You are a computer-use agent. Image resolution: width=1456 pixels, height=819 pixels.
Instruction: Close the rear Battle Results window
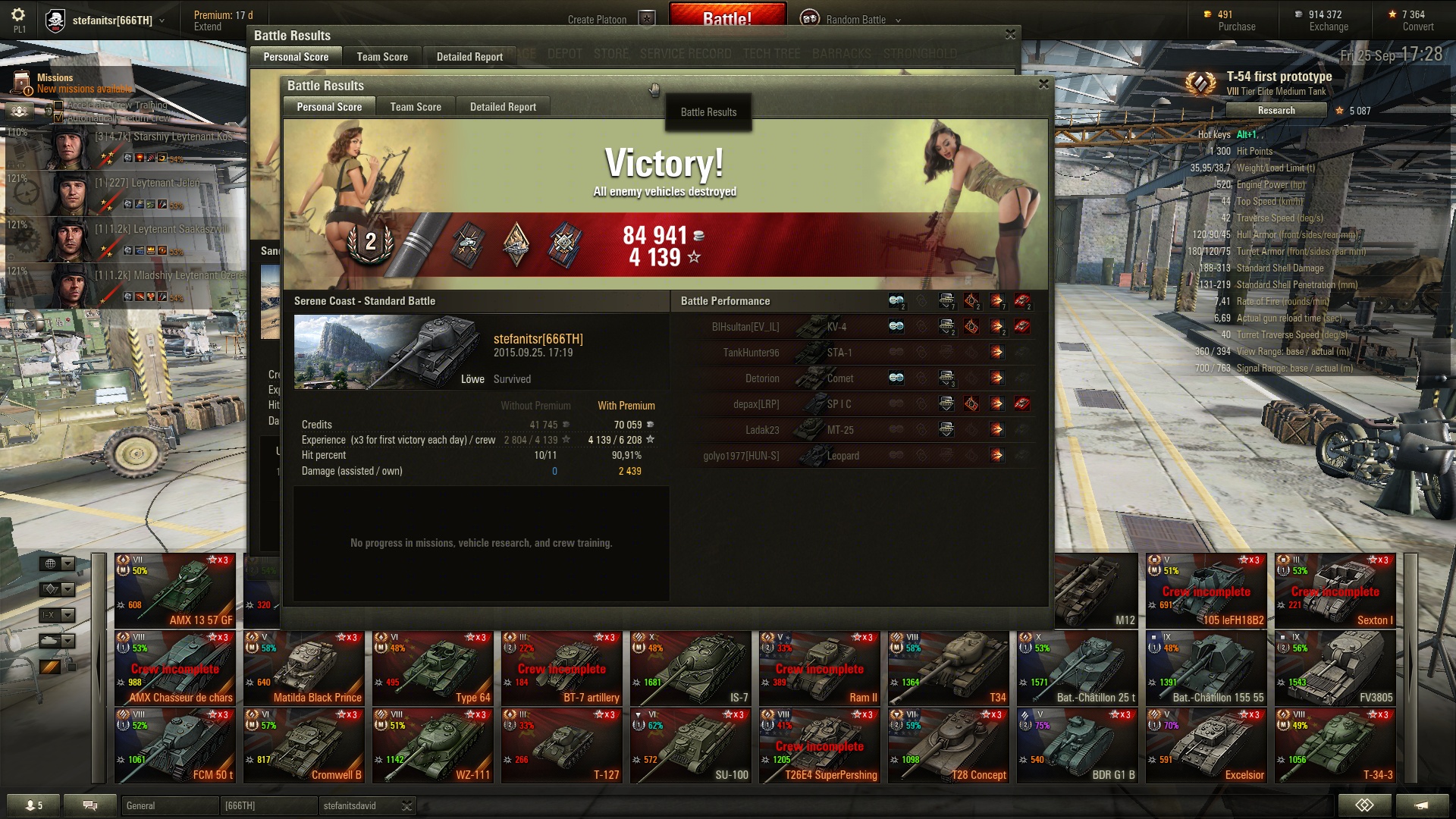(x=1010, y=35)
